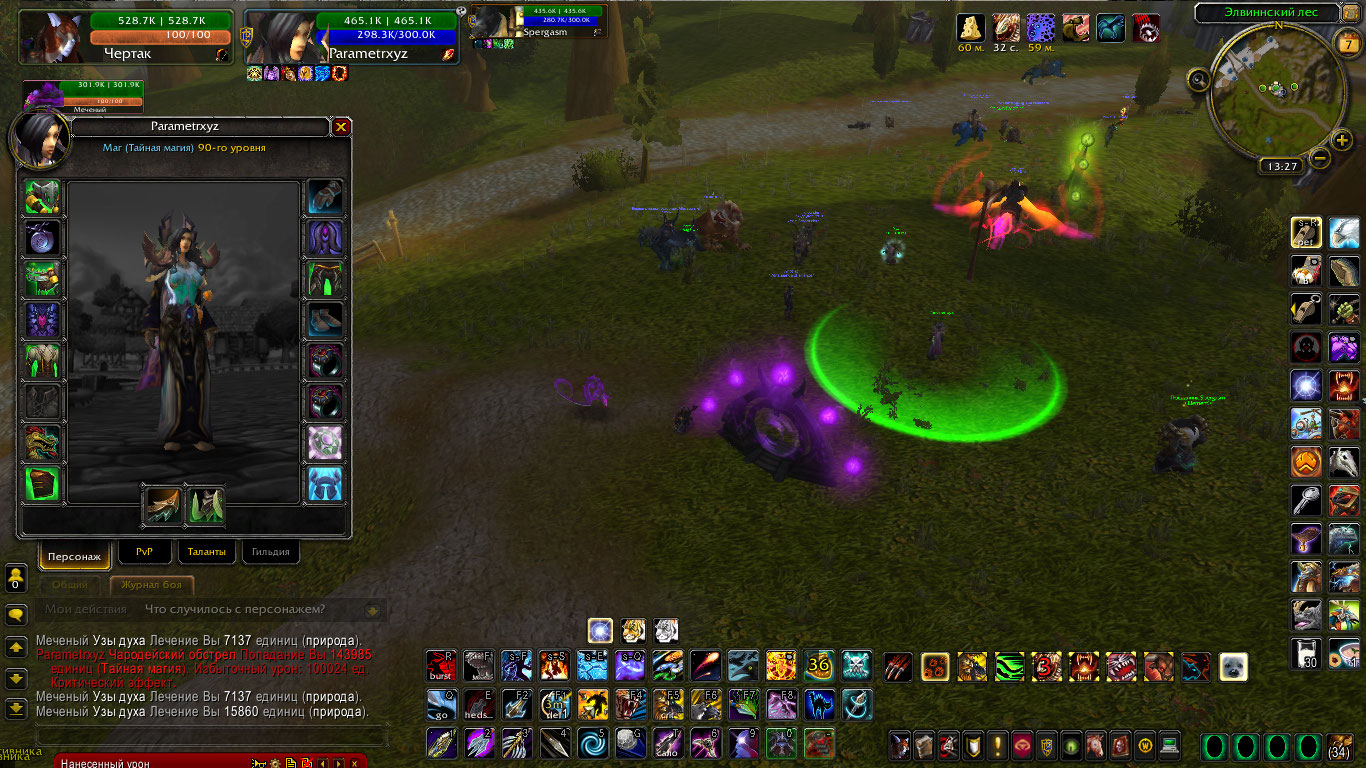Show the Гильдия tab

tap(270, 551)
